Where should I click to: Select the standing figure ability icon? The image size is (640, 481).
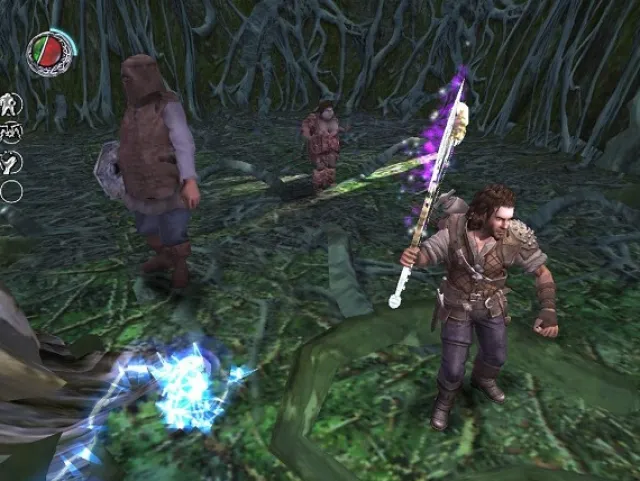click(11, 104)
